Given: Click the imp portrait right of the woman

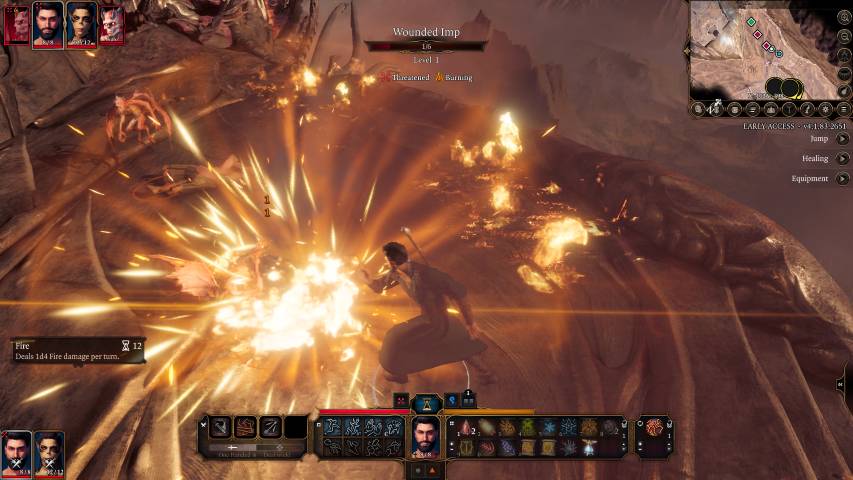Looking at the screenshot, I should tap(111, 22).
